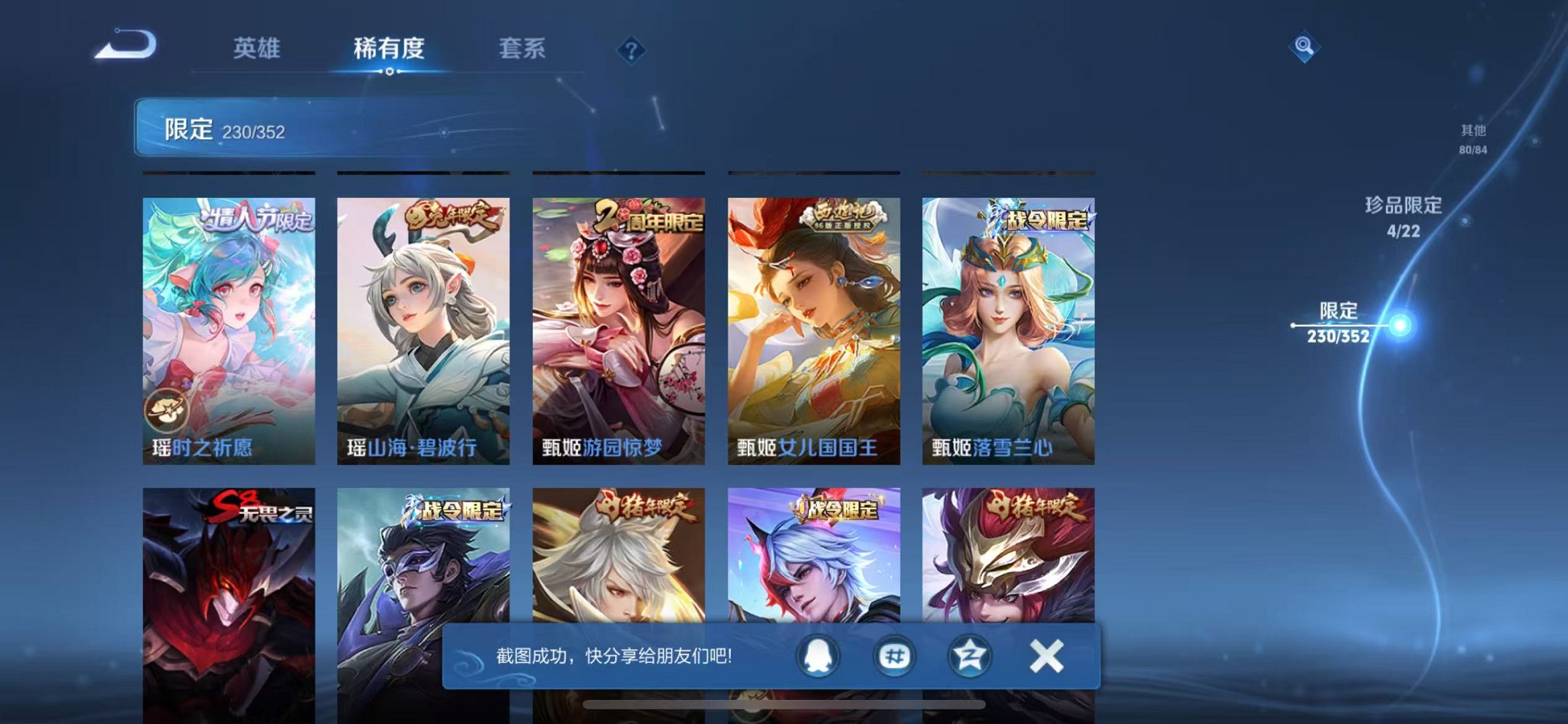Switch to the 套系 tab

[523, 50]
